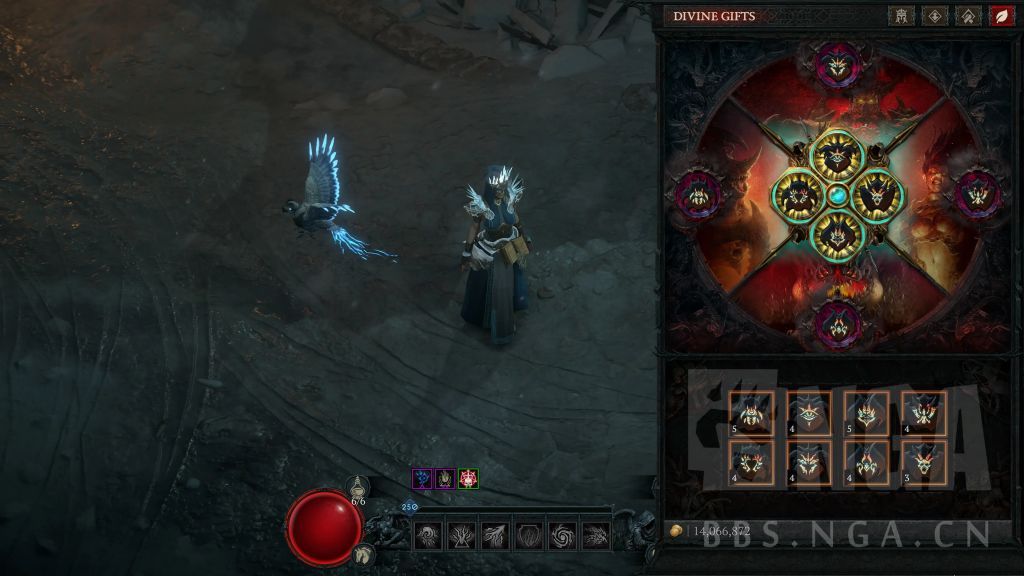Select the top outer purple gift socket
Screen dimensions: 1024x576
tap(838, 65)
